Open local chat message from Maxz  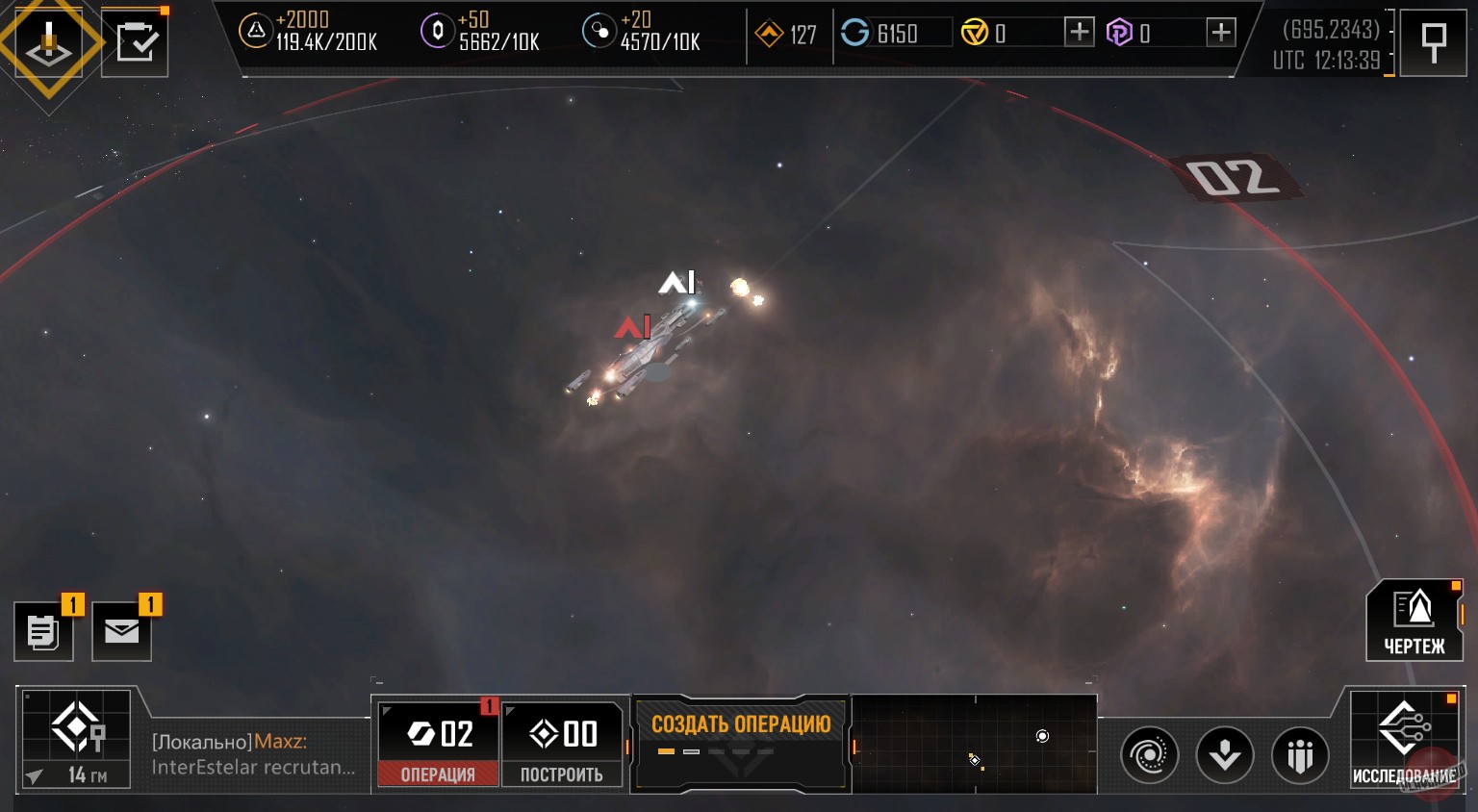pyautogui.click(x=254, y=754)
